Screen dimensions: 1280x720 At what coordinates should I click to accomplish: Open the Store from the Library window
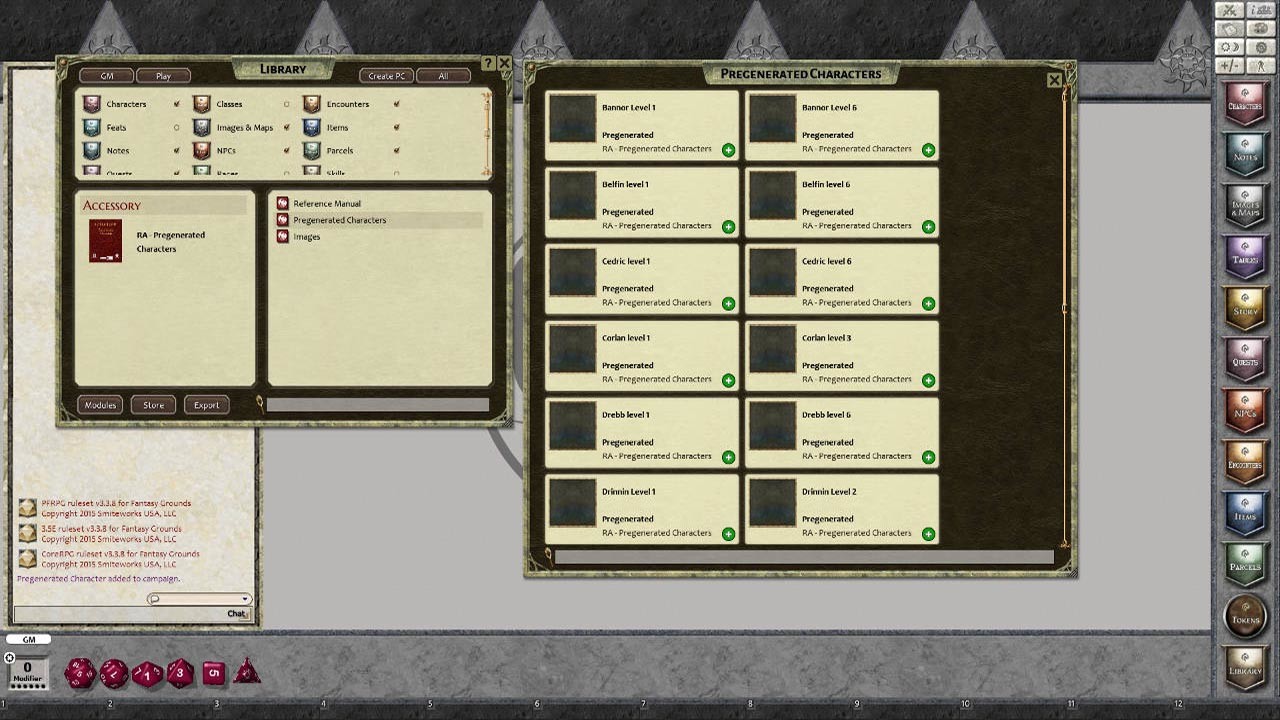(x=152, y=404)
